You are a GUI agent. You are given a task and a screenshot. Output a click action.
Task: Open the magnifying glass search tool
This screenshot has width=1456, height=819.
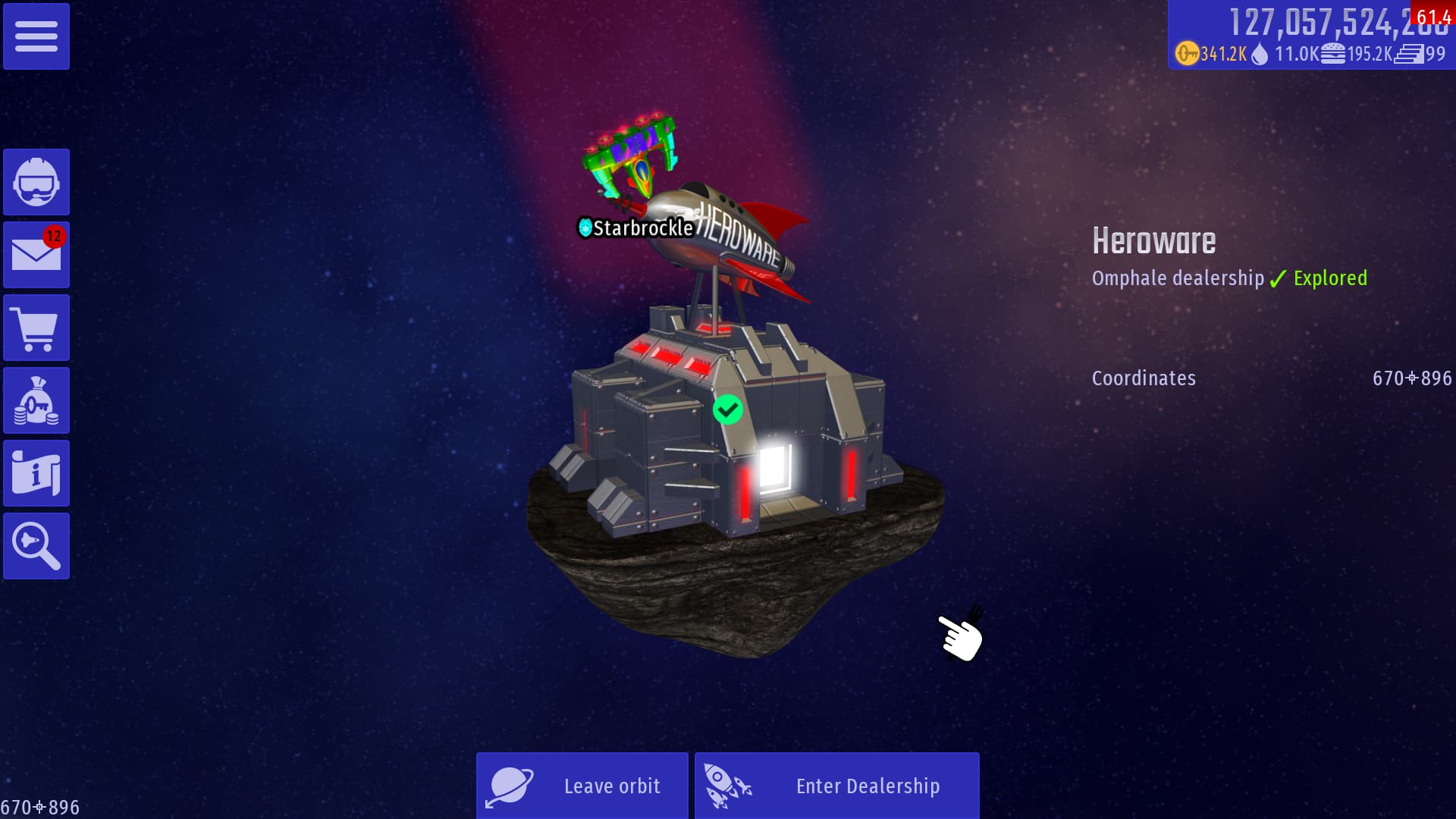(x=36, y=546)
